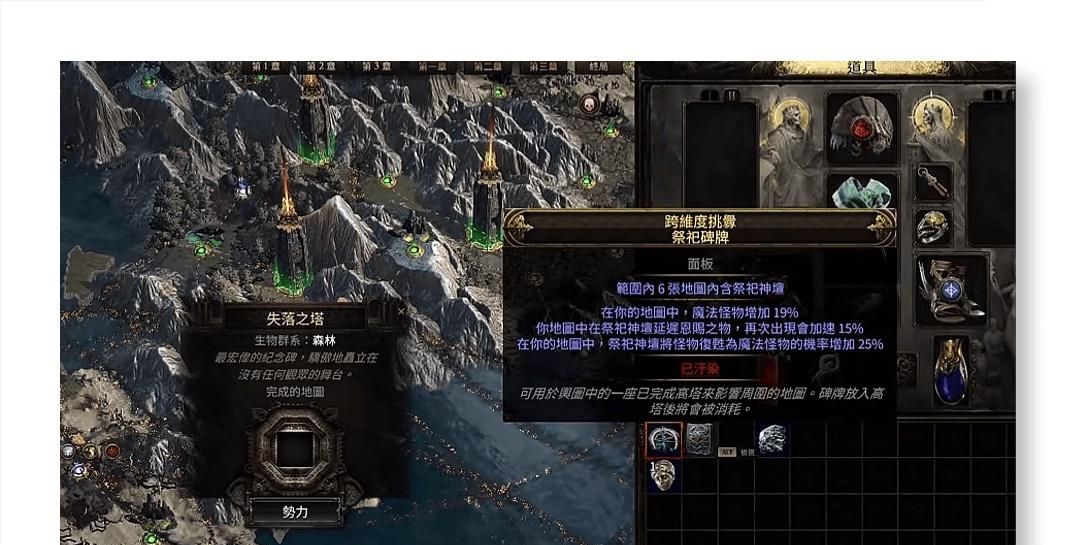Close the 失落之塔 tower panel
Screen dimensions: 1076x545
[x=402, y=311]
